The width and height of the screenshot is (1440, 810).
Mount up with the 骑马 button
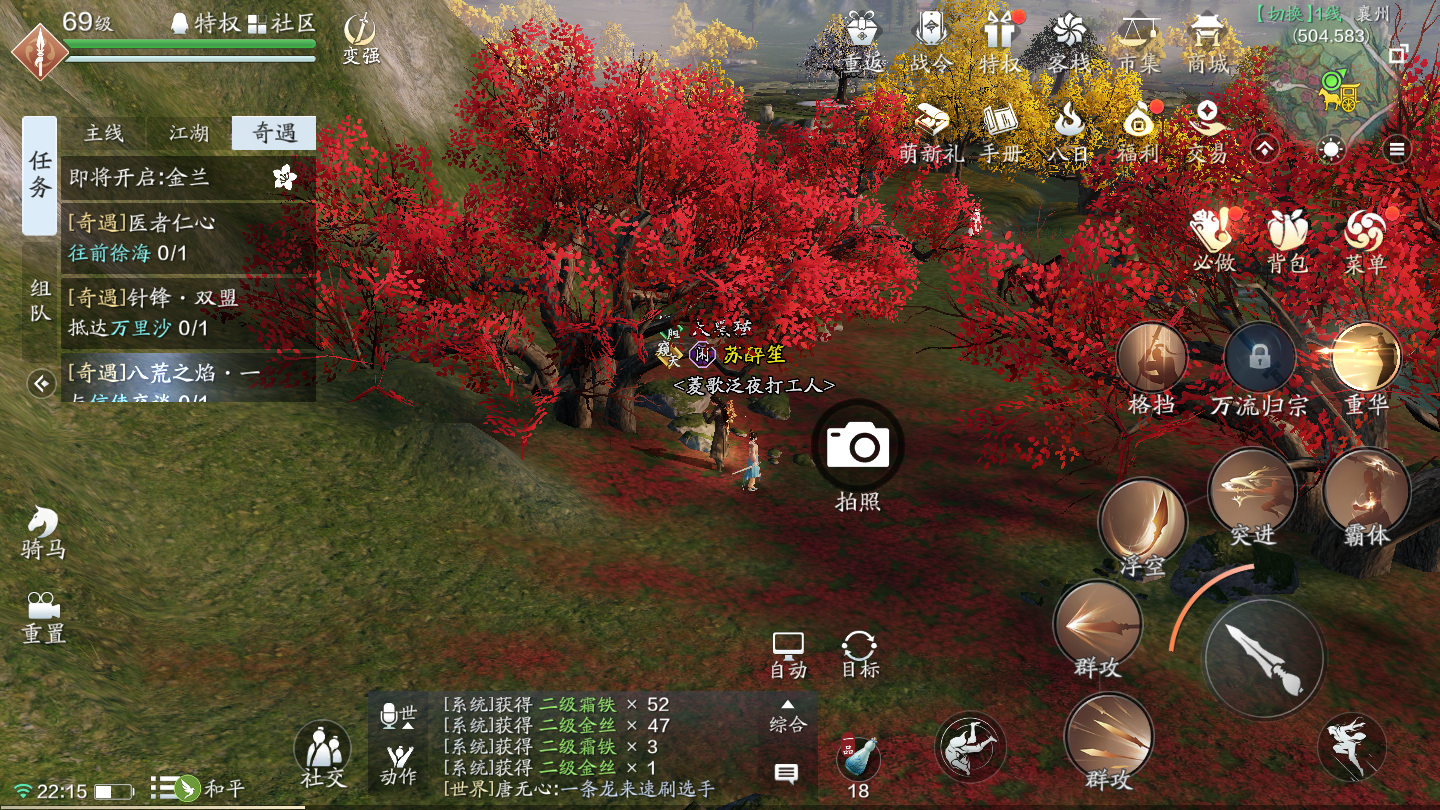[43, 530]
